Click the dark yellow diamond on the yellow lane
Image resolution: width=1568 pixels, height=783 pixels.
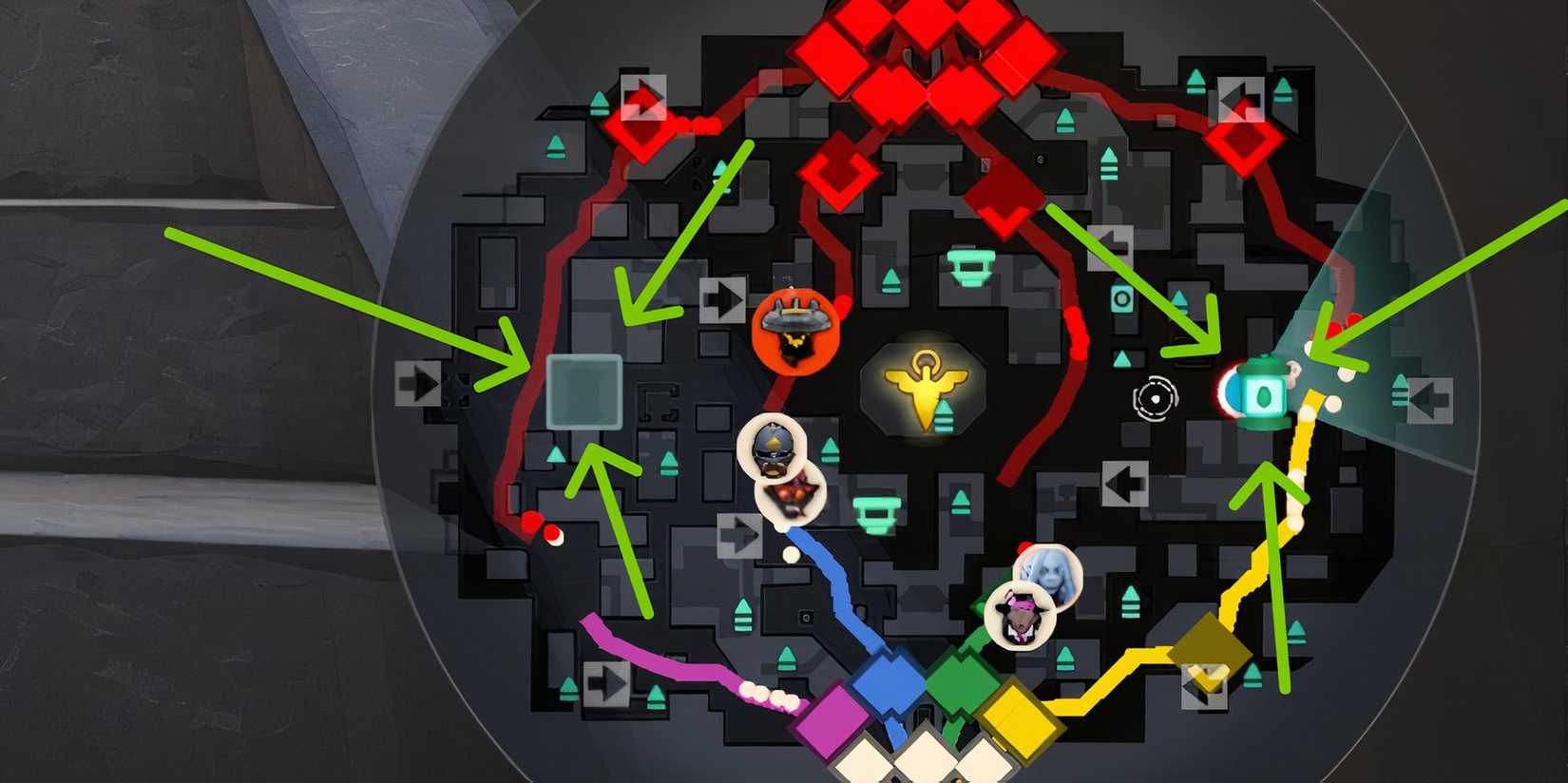coord(1209,651)
